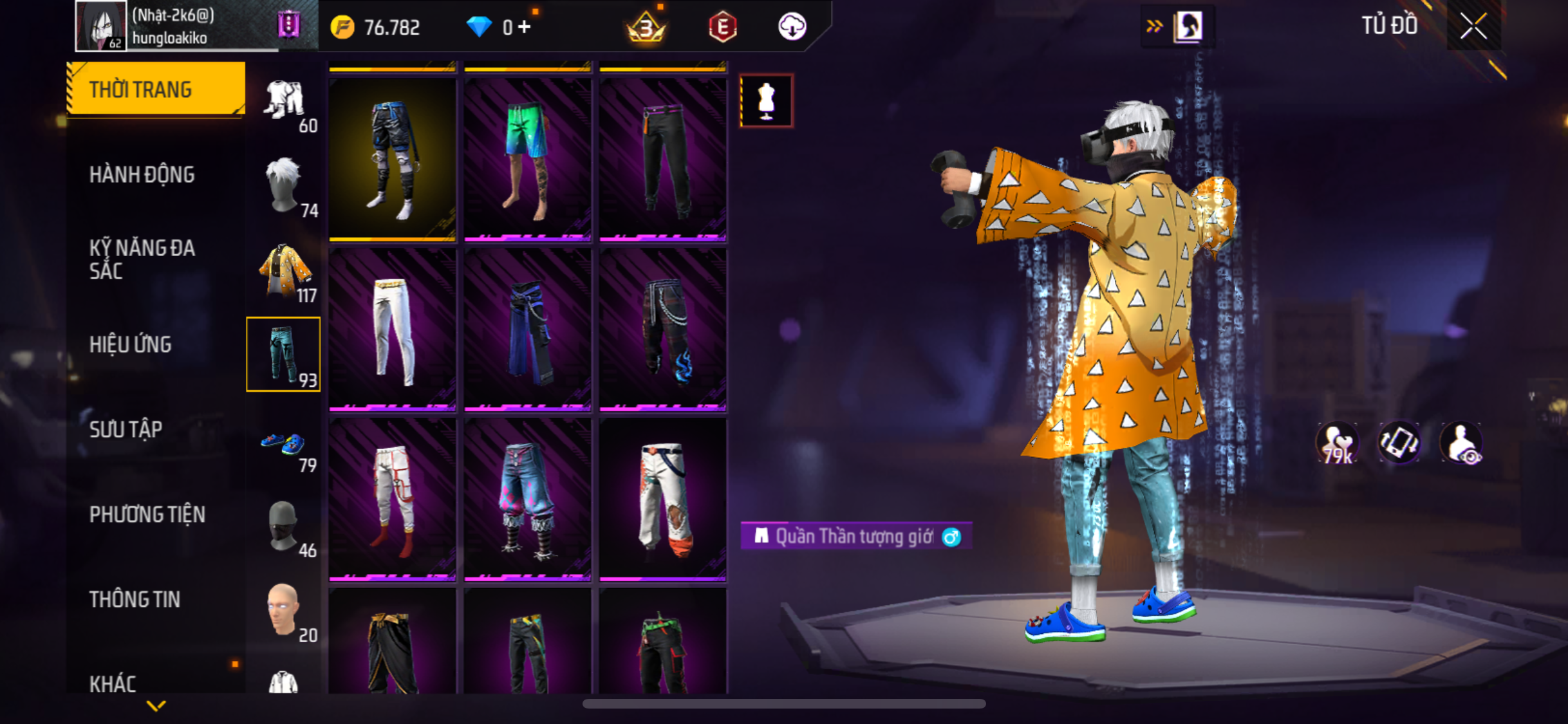Image resolution: width=1568 pixels, height=724 pixels.
Task: Select the hair category with 74 items
Action: point(284,187)
